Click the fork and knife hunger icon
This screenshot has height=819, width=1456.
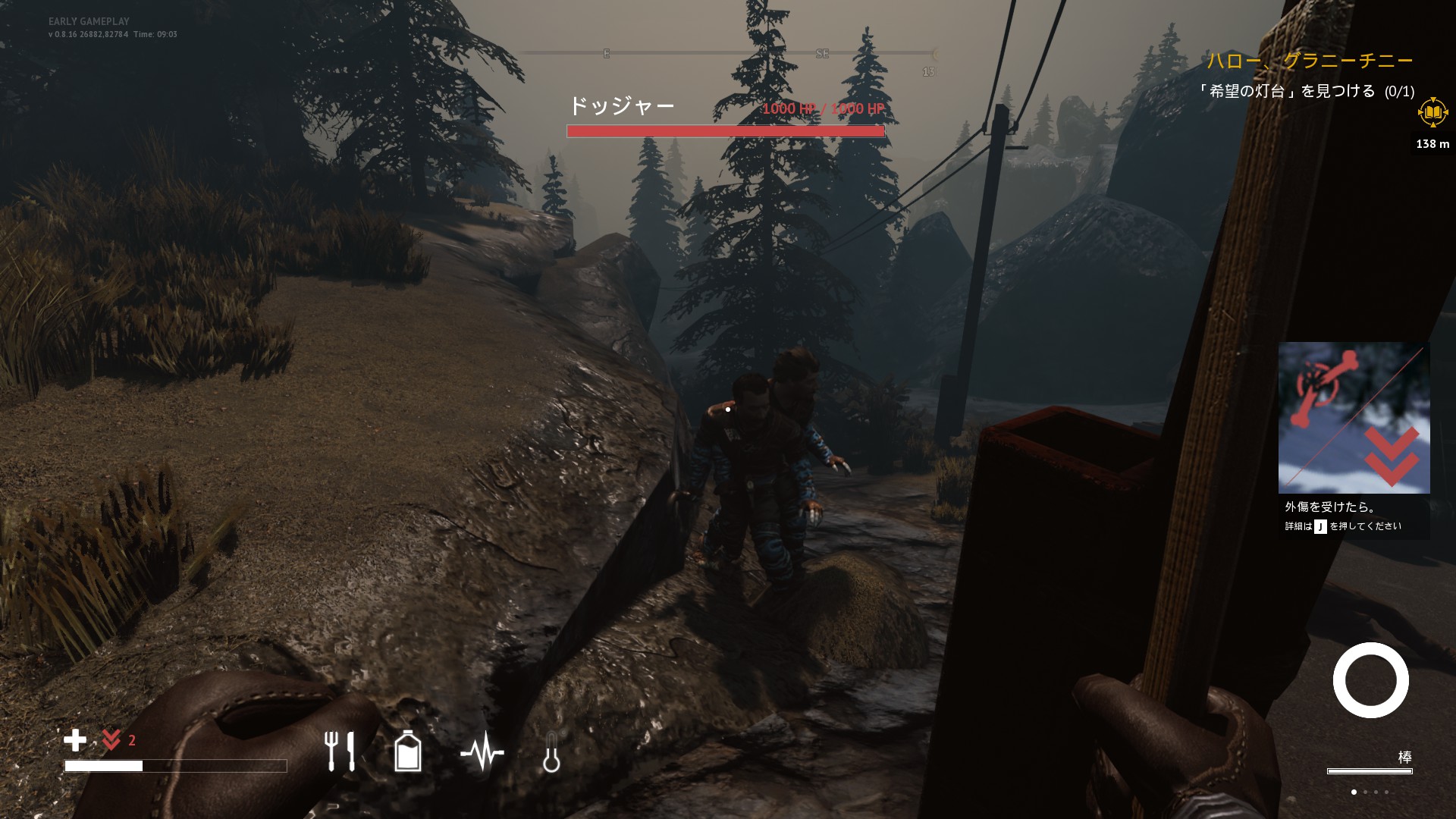click(339, 752)
